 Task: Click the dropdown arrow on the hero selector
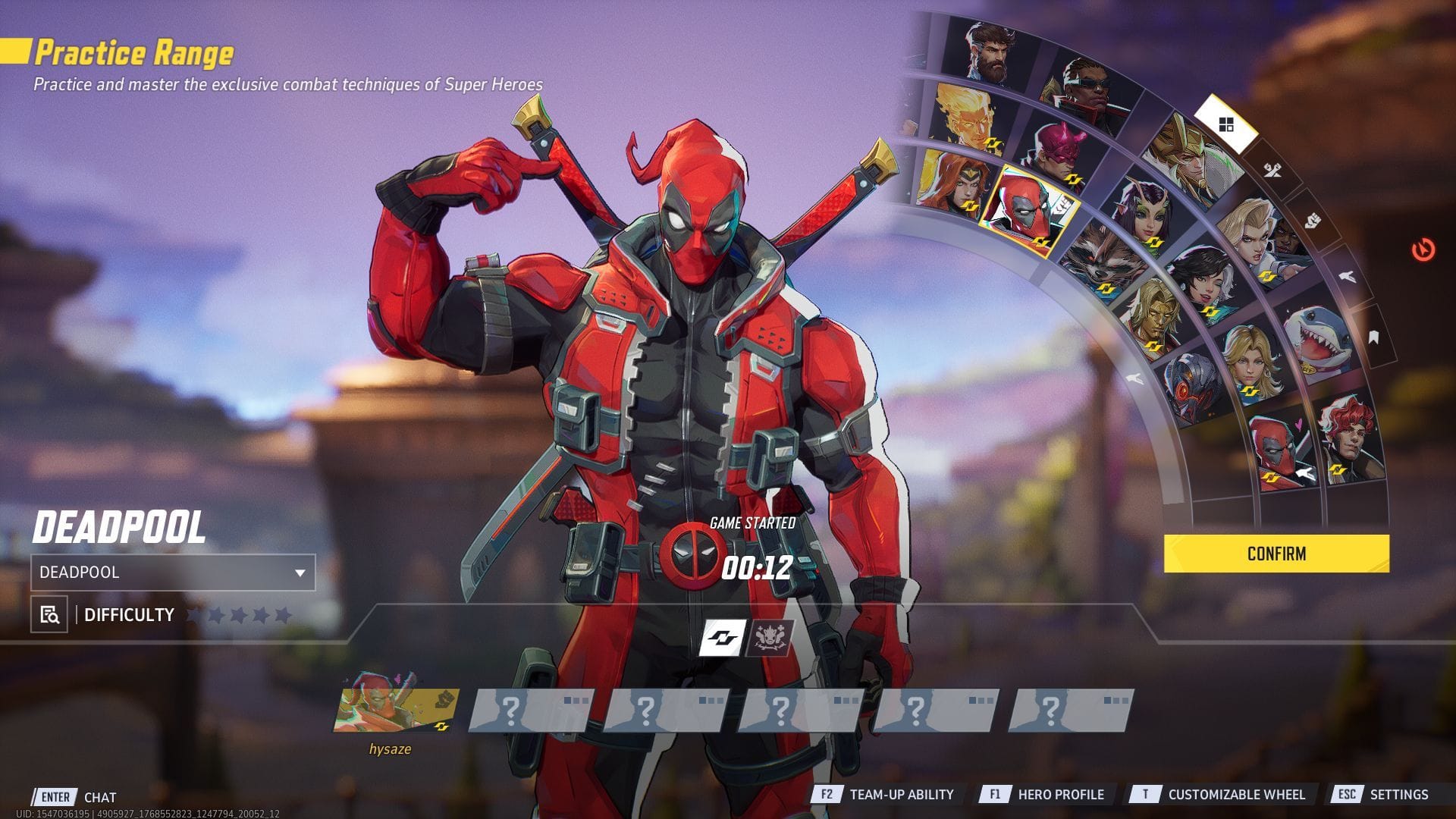pyautogui.click(x=300, y=573)
